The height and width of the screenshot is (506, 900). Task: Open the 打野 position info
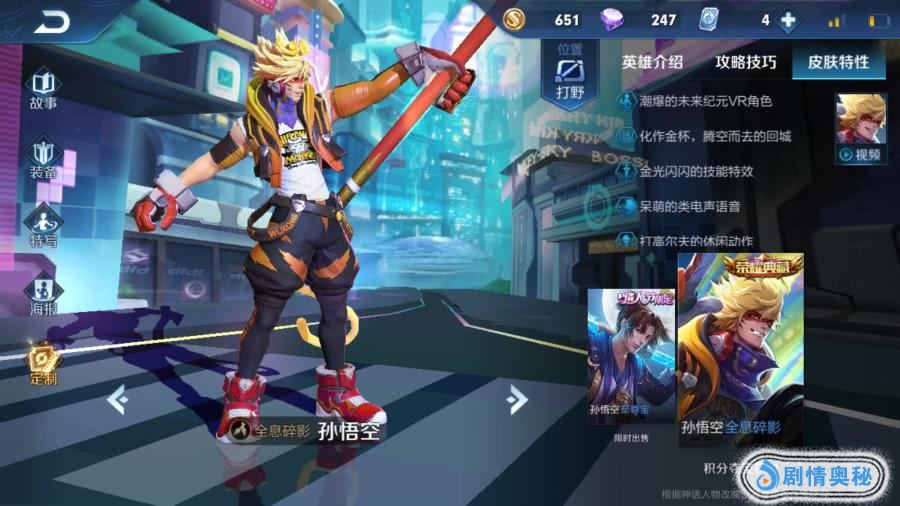tap(569, 72)
